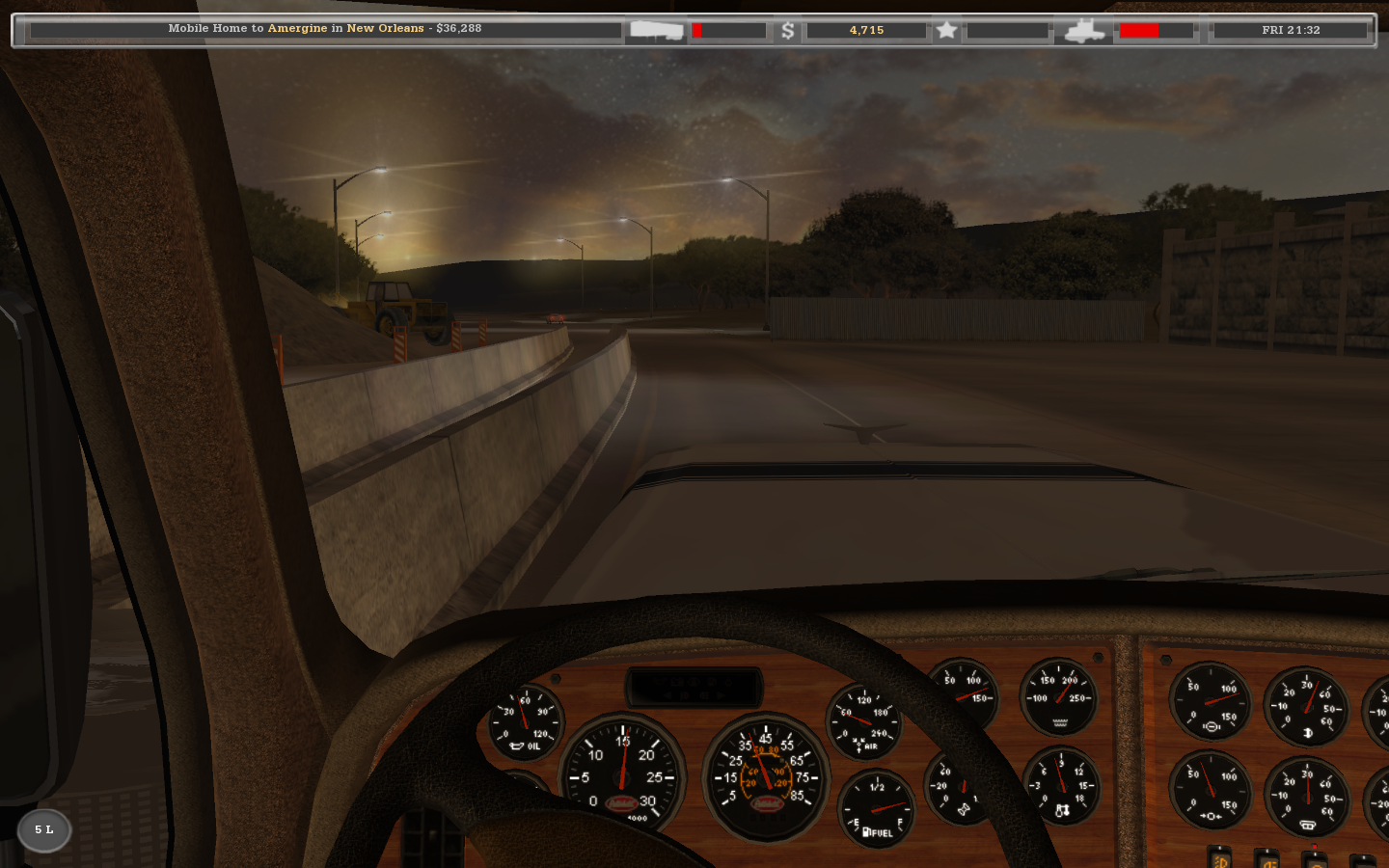Screen dimensions: 1389x868
Task: Expand the gear indicator circle showing 5 L
Action: pos(42,830)
